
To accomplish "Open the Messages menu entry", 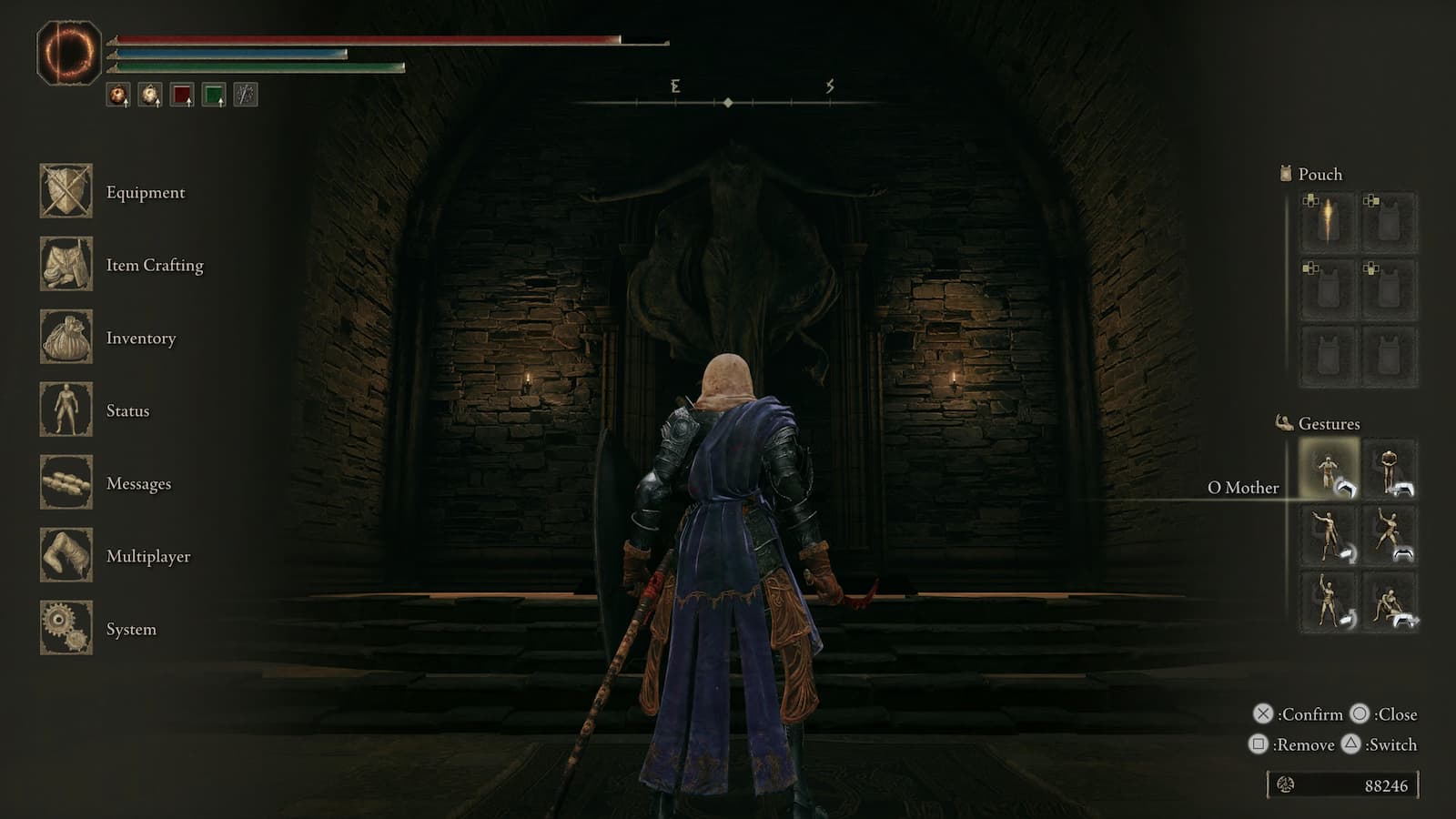I will point(138,483).
